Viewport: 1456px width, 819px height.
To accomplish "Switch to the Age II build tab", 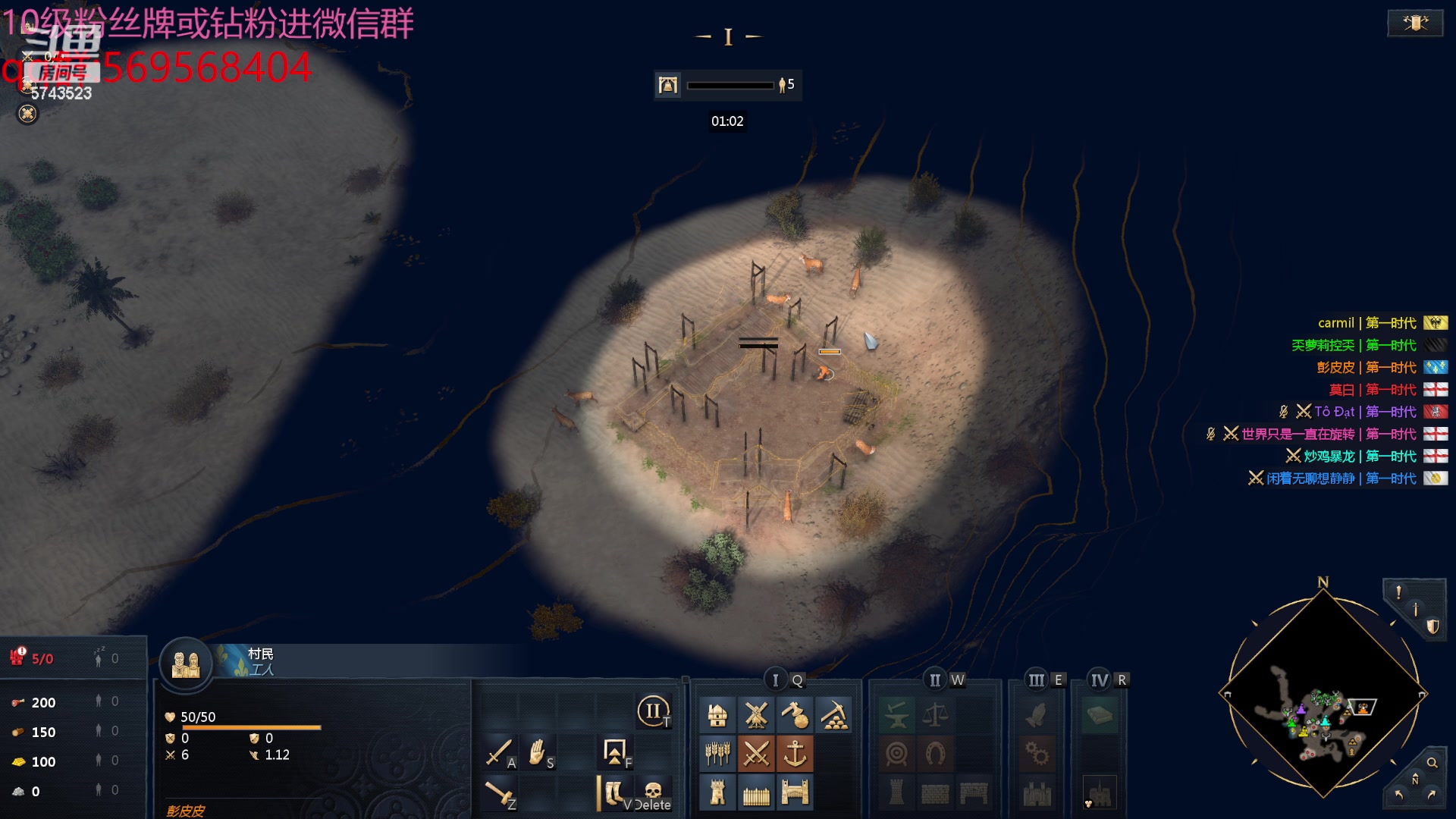I will (x=935, y=680).
